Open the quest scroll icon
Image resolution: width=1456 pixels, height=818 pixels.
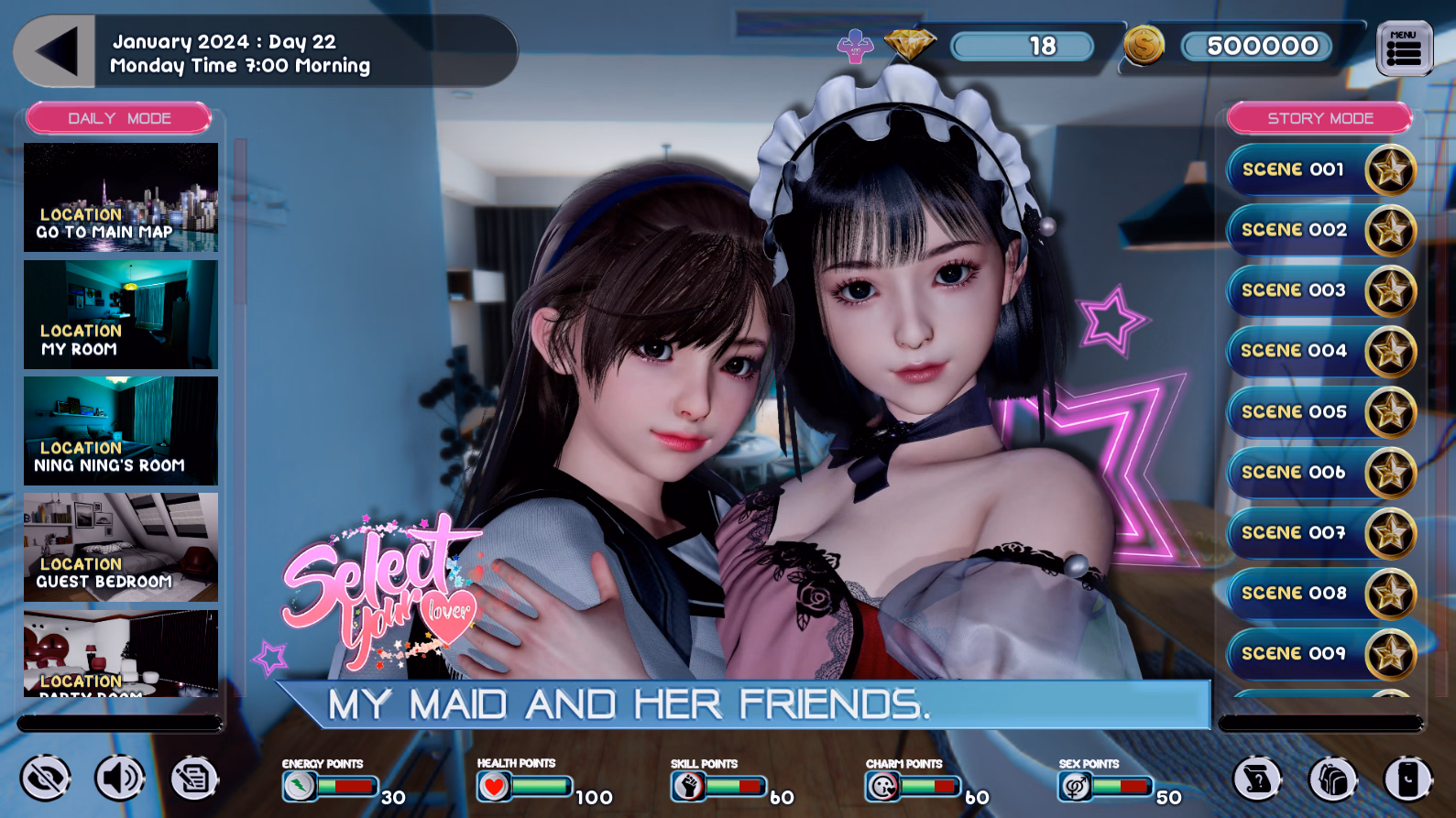(x=1257, y=780)
